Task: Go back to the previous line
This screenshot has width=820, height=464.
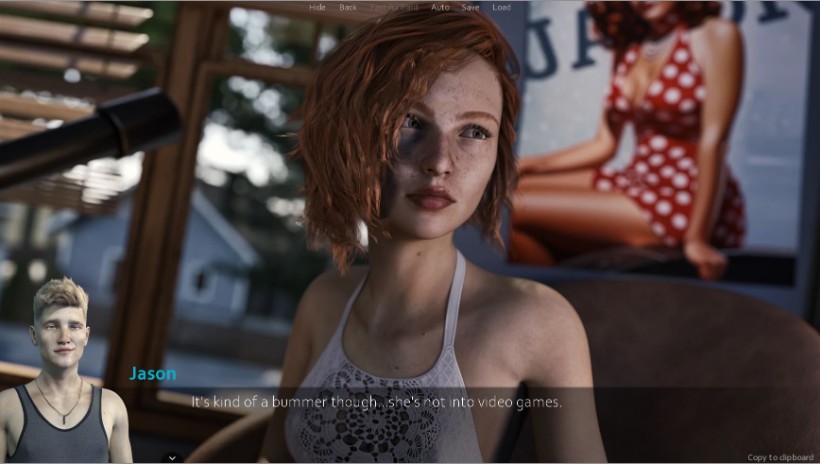Action: [347, 7]
